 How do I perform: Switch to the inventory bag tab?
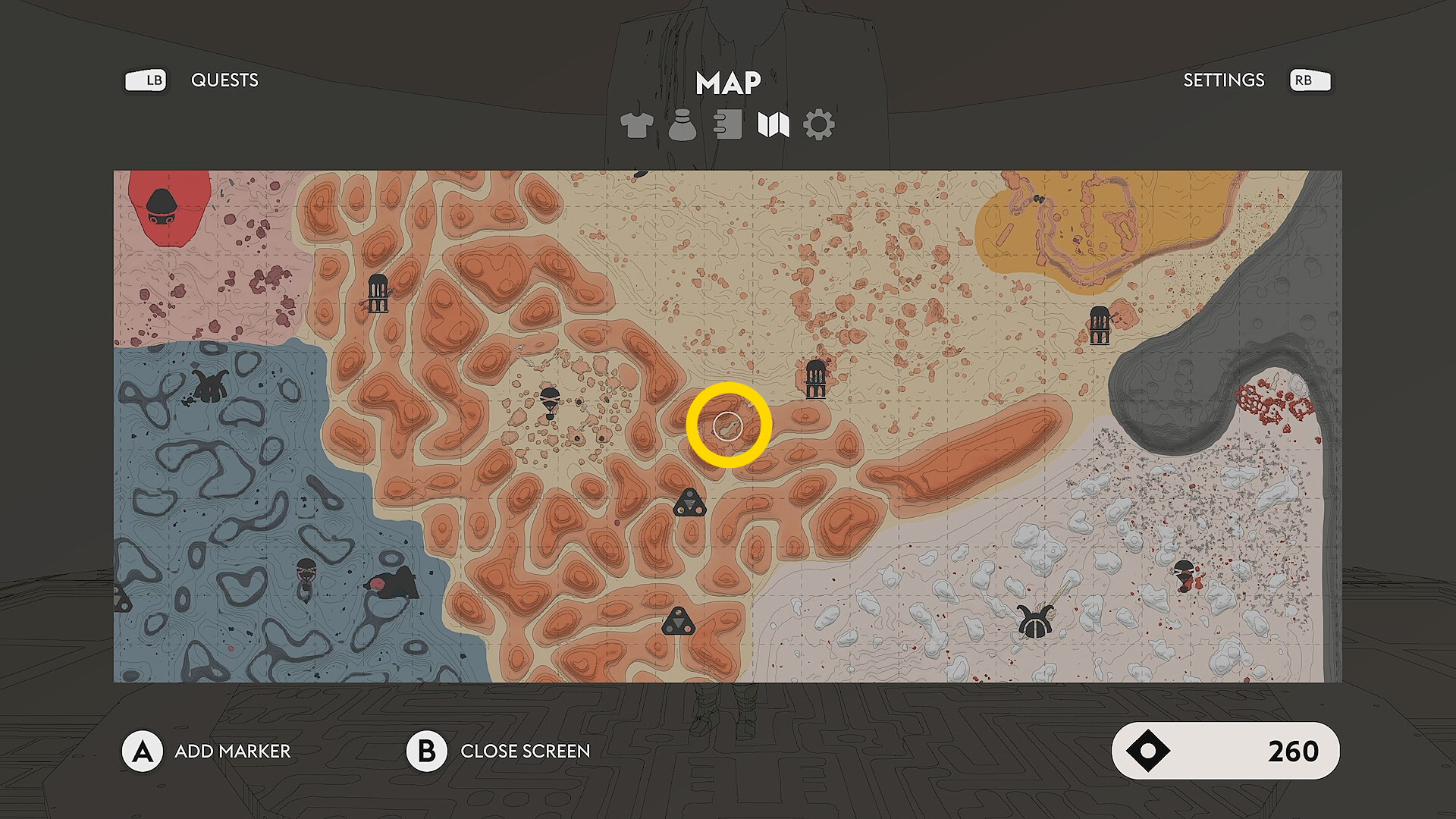pos(682,125)
